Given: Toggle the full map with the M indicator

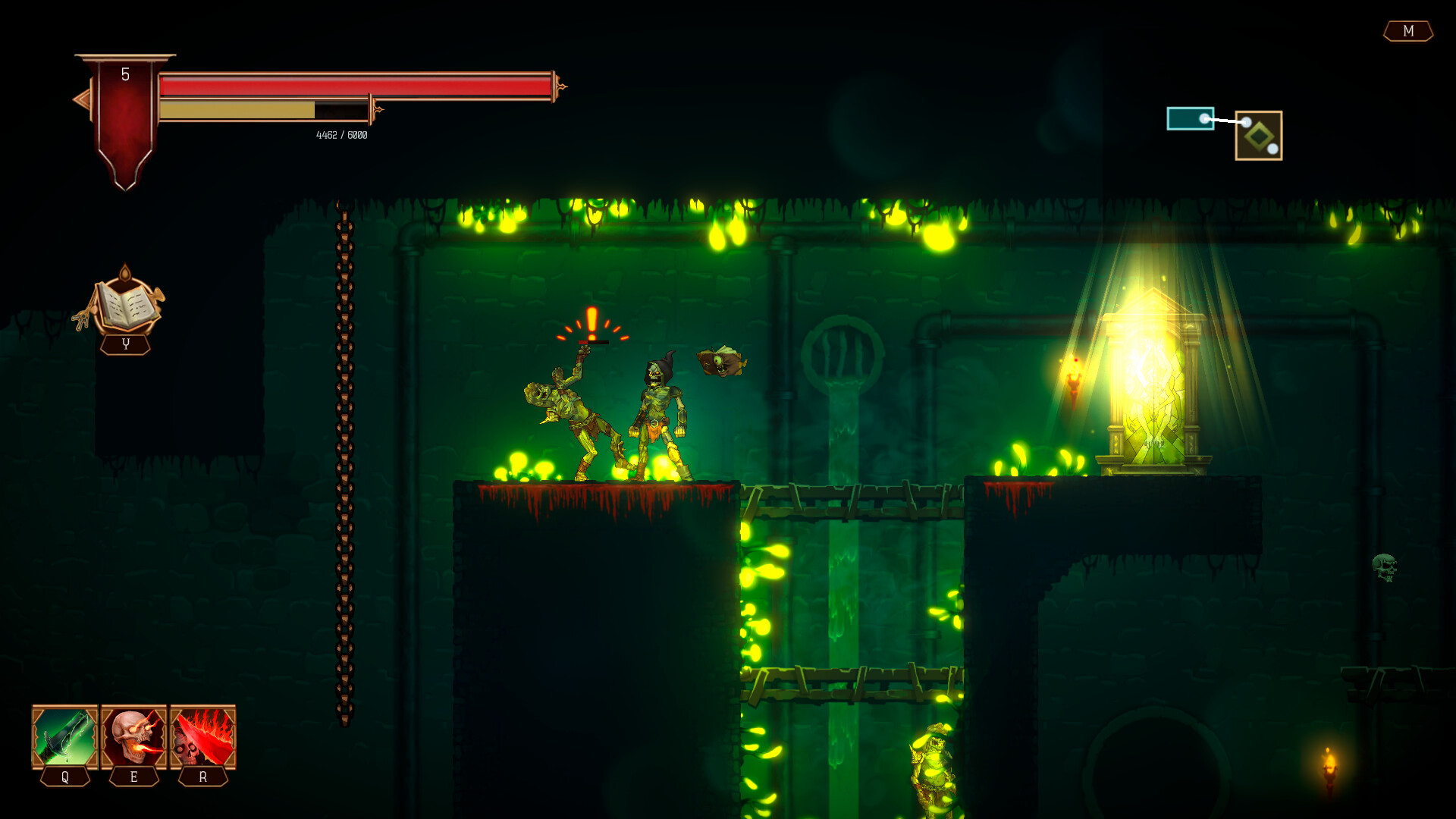Looking at the screenshot, I should pos(1407,32).
